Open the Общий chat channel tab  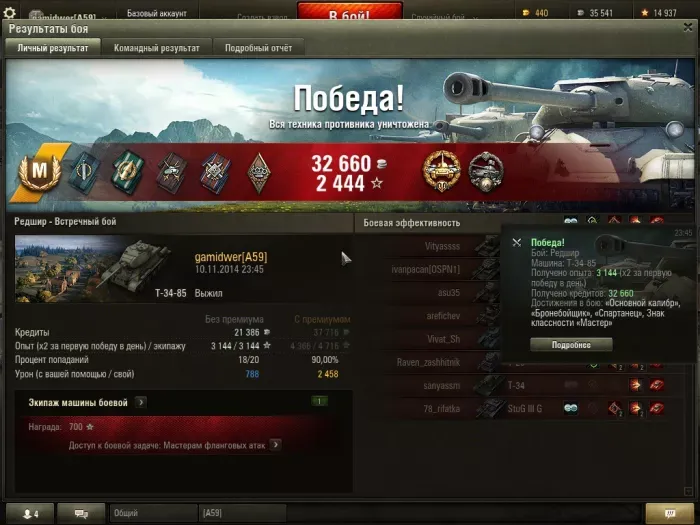tap(151, 513)
